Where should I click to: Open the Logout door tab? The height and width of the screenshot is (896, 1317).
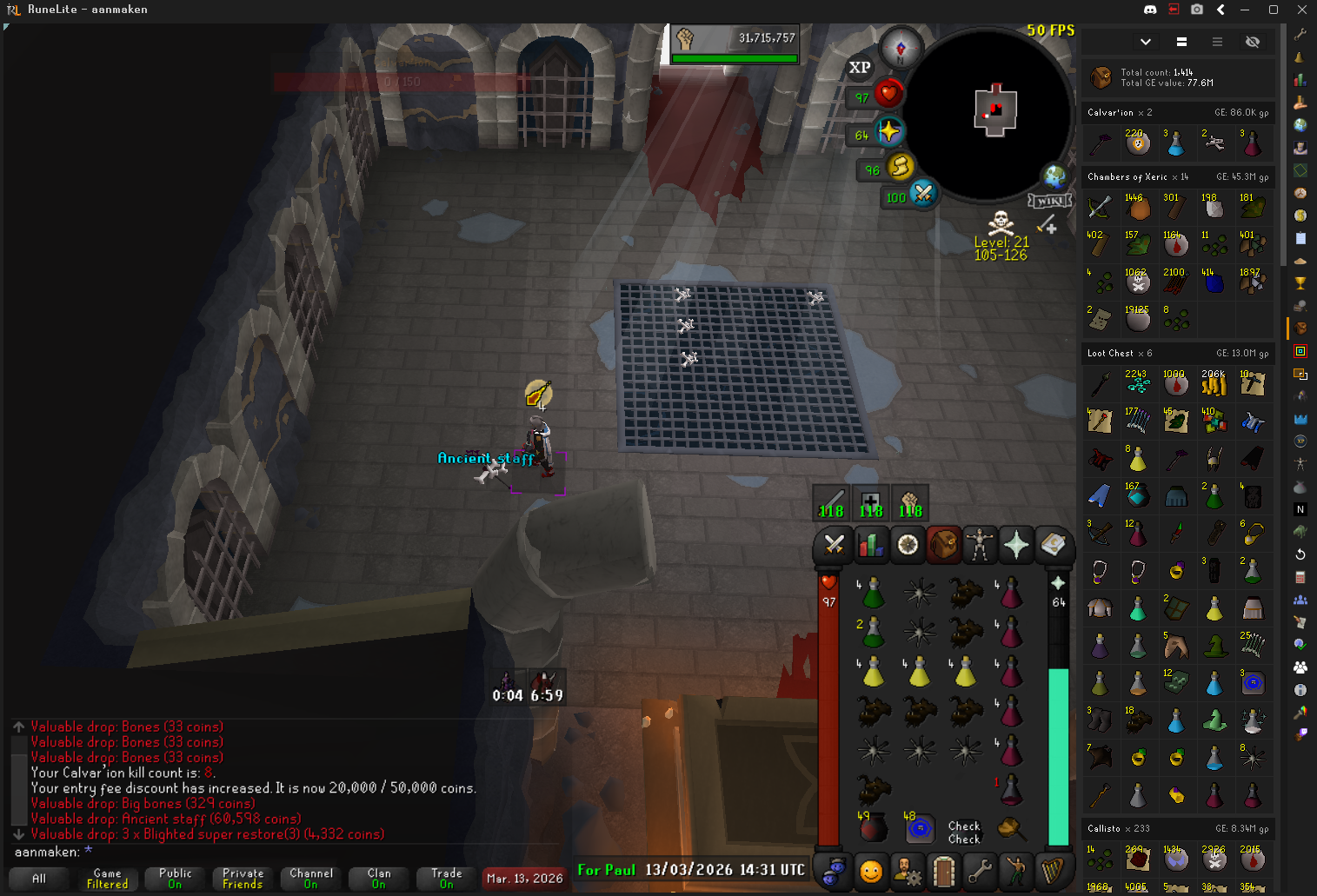(x=943, y=870)
